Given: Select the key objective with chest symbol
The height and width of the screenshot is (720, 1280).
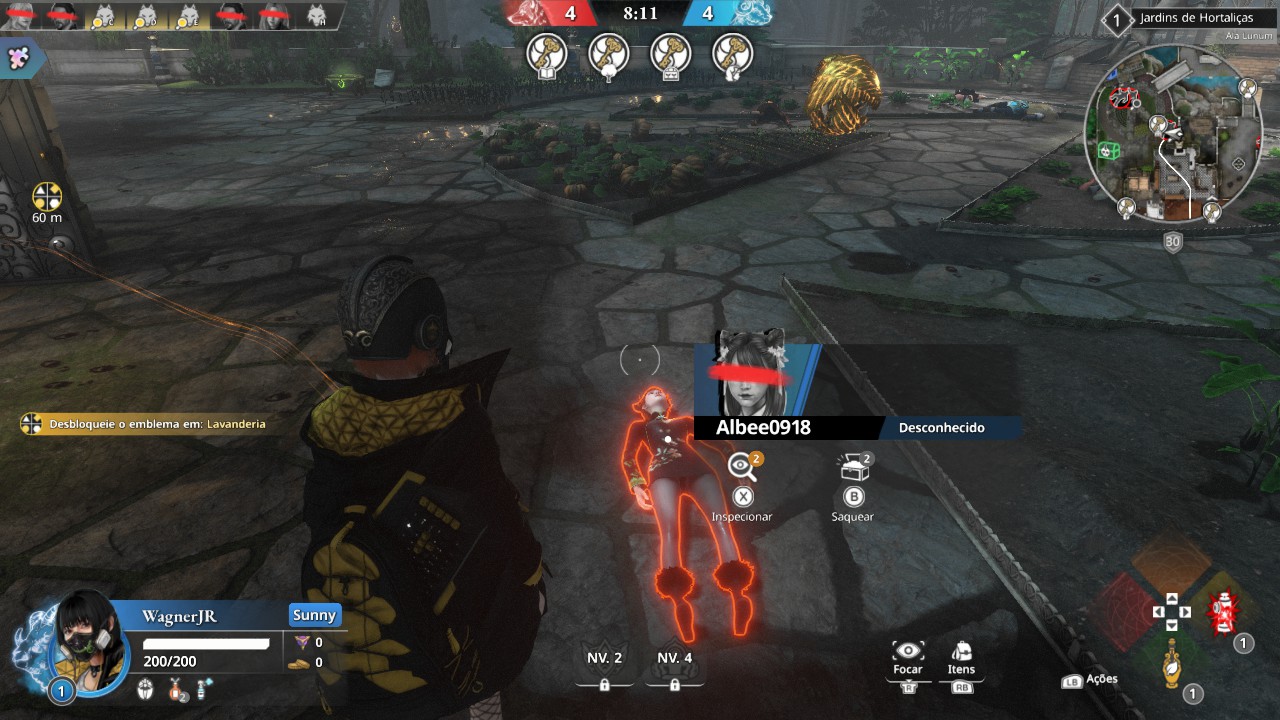Looking at the screenshot, I should point(671,54).
